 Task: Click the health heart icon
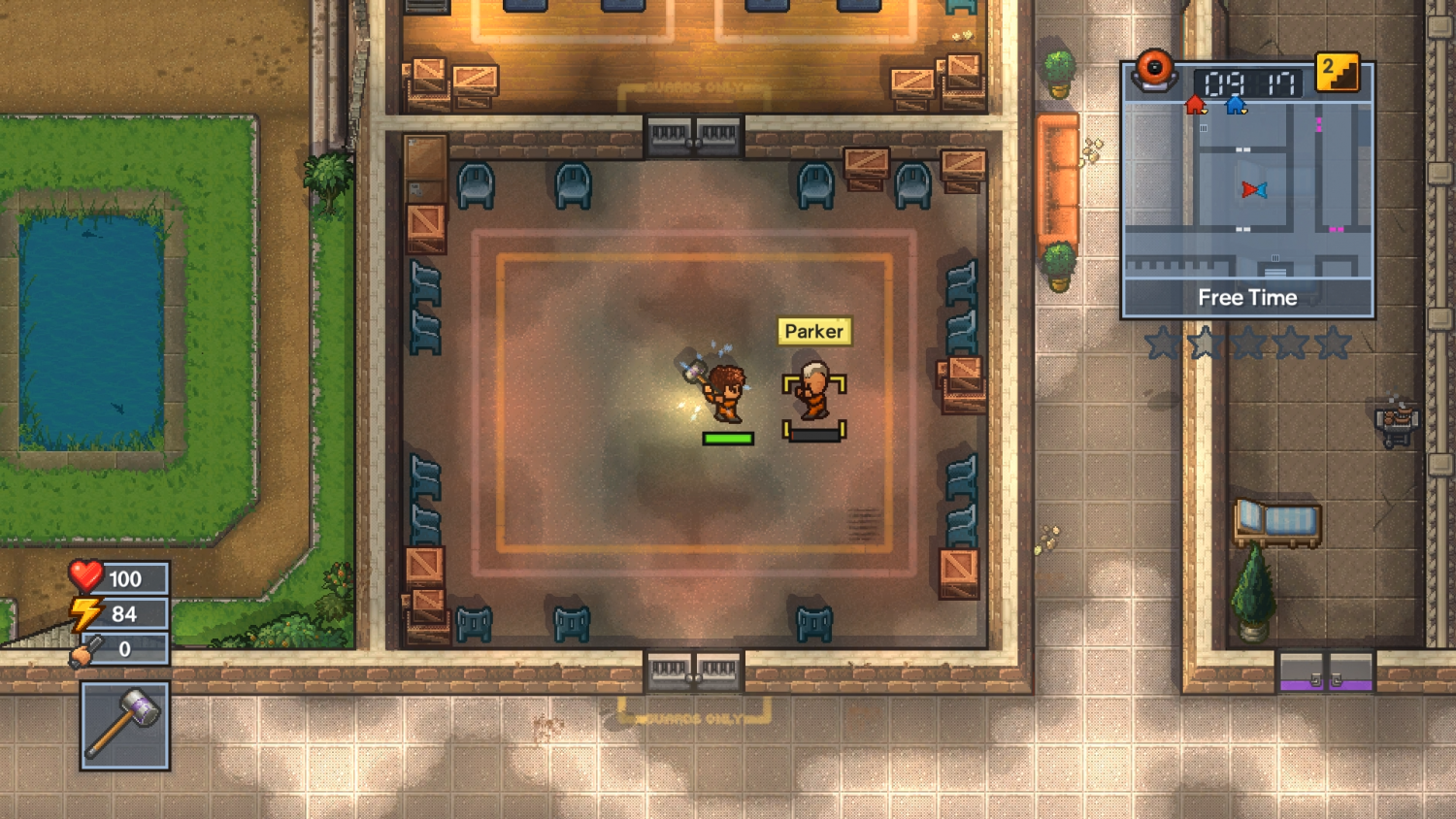87,577
